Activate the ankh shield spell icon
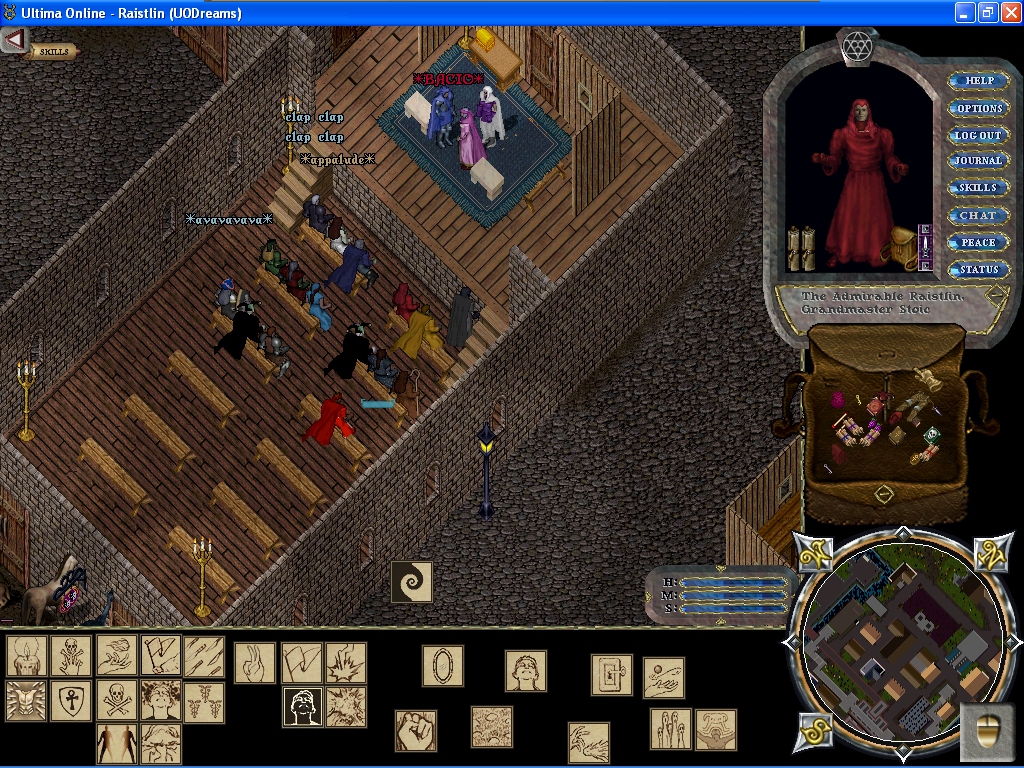 click(x=71, y=699)
